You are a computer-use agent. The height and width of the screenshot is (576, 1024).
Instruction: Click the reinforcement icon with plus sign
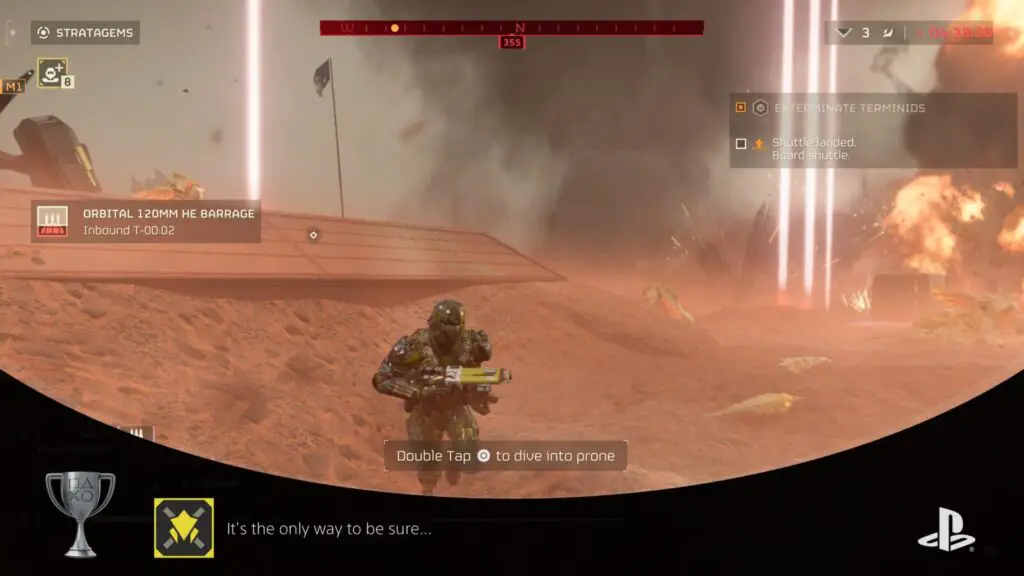52,73
